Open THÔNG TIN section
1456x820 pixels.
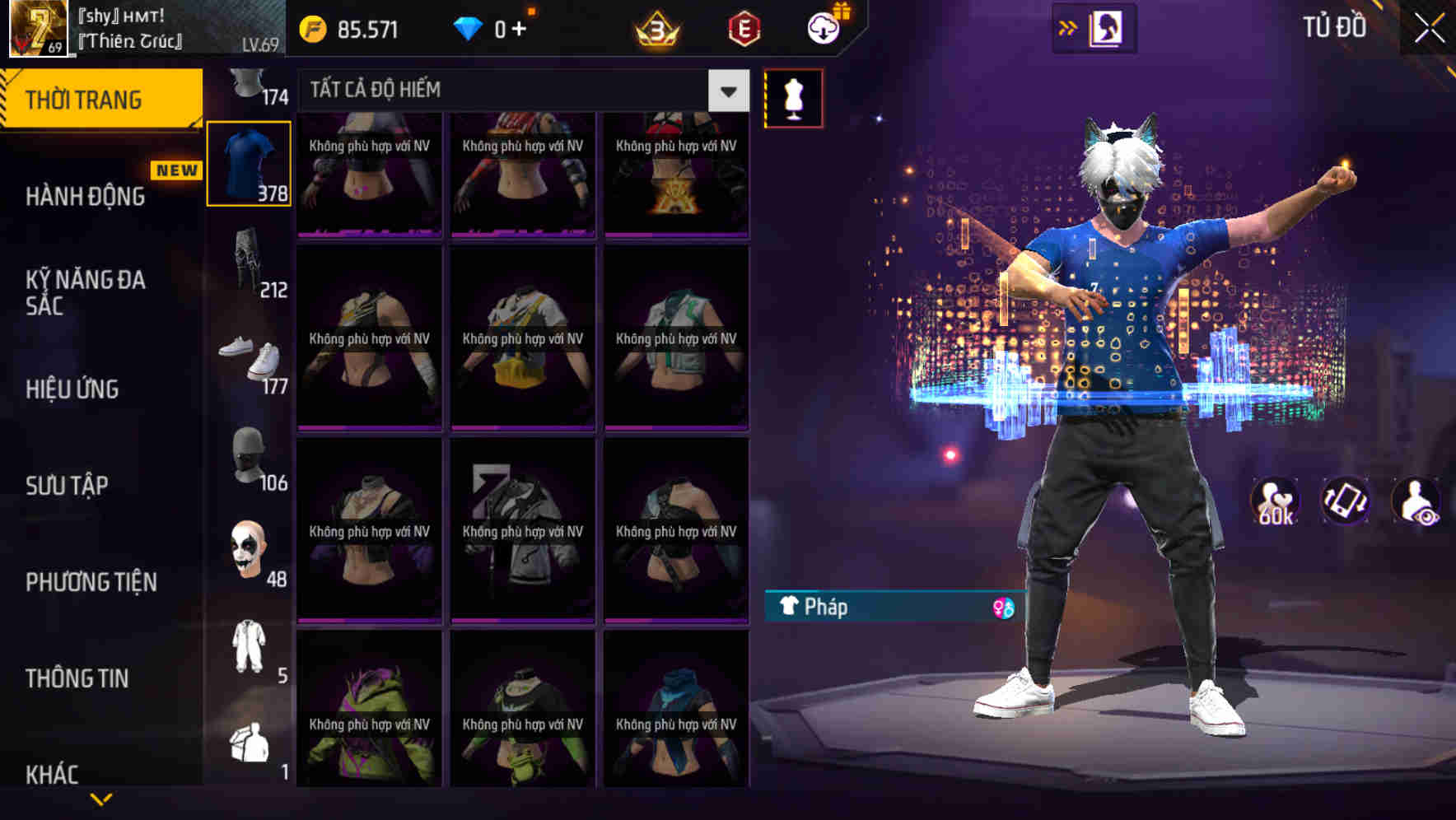[x=77, y=678]
